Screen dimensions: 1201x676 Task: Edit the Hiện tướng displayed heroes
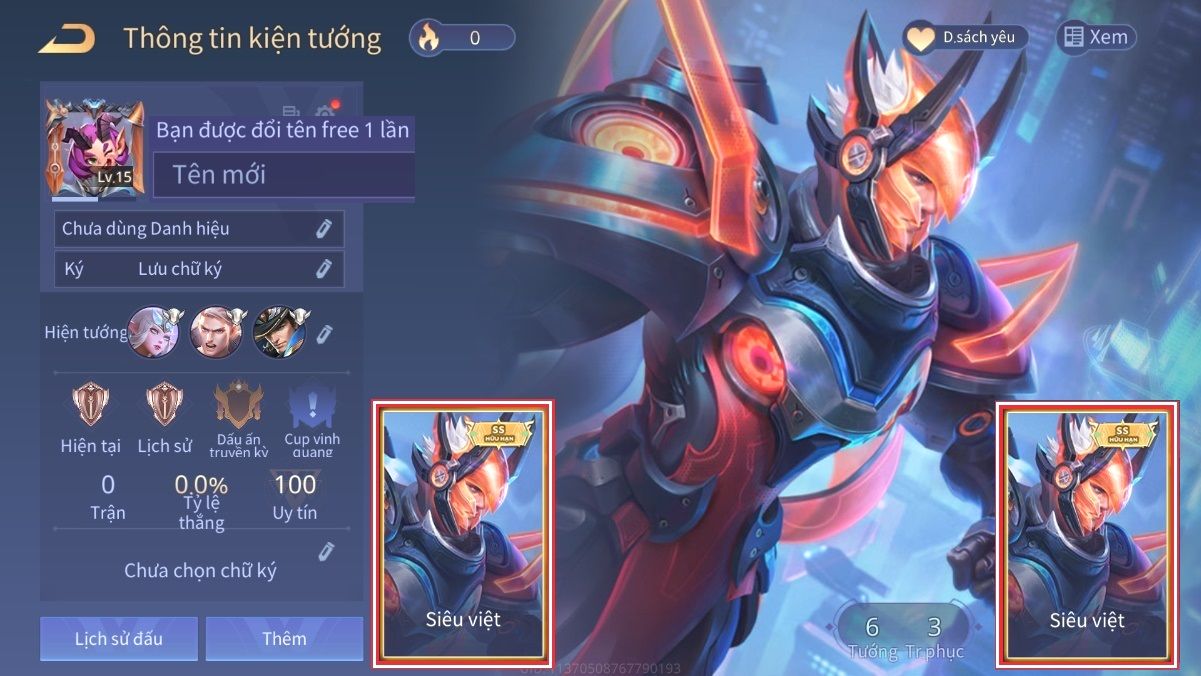pyautogui.click(x=324, y=333)
